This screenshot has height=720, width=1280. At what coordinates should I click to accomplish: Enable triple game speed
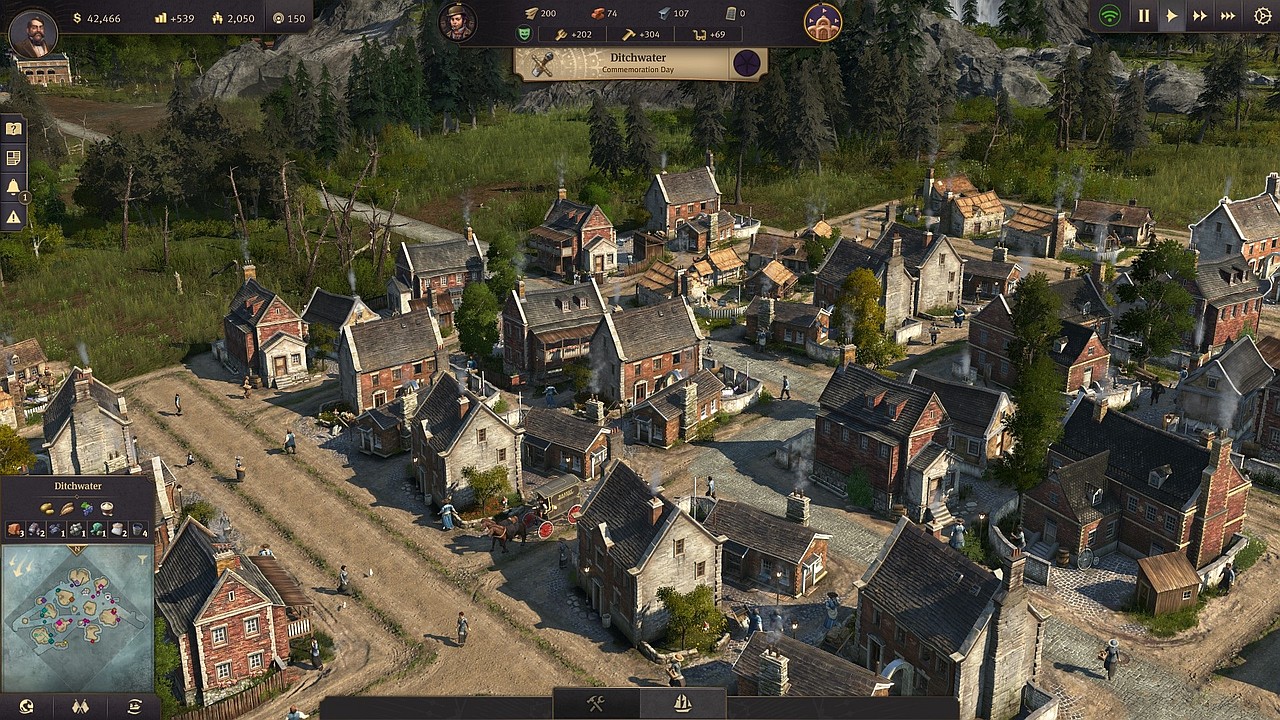pyautogui.click(x=1230, y=15)
